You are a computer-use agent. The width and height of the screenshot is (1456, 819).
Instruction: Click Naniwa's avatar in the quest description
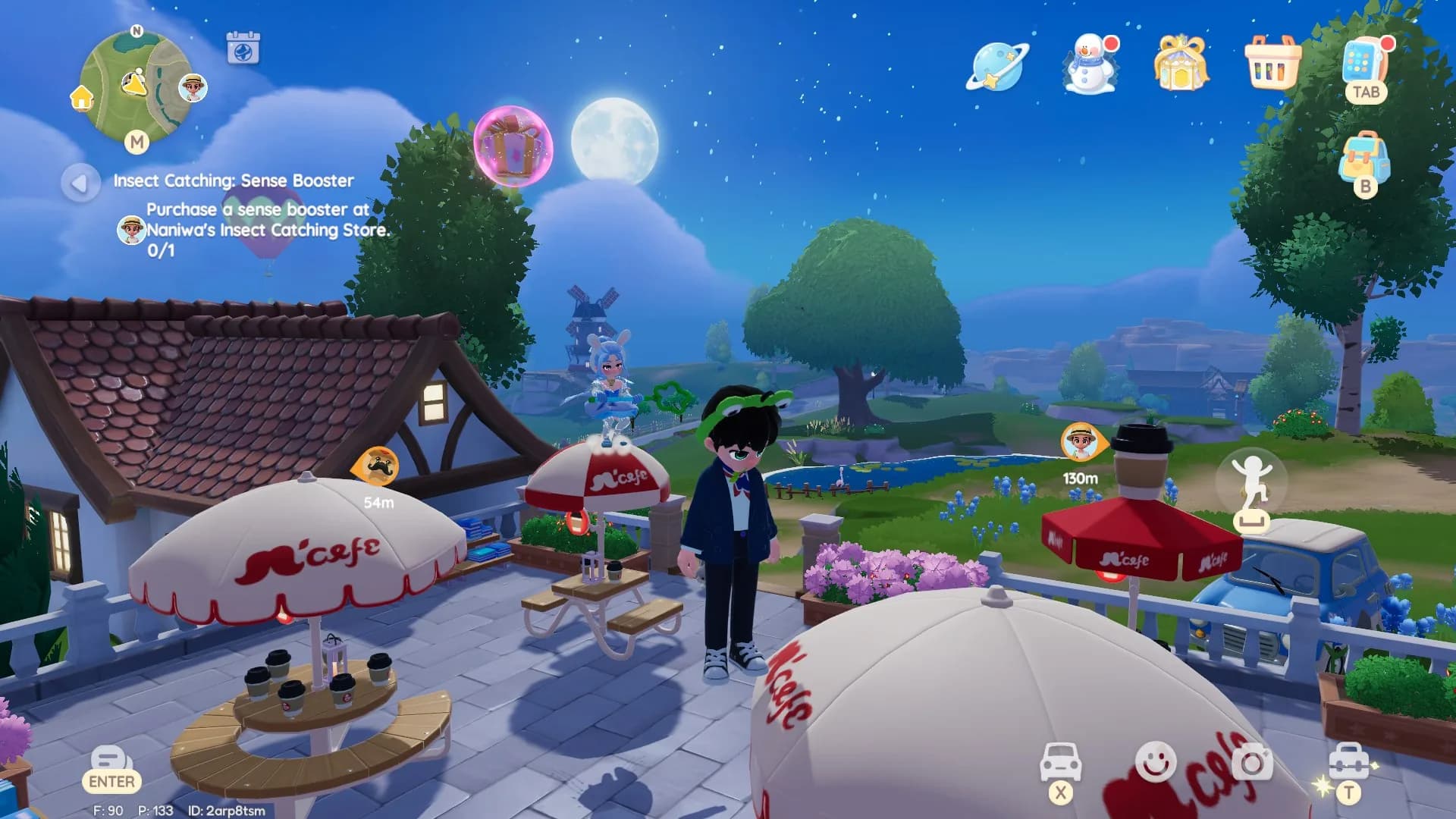130,224
